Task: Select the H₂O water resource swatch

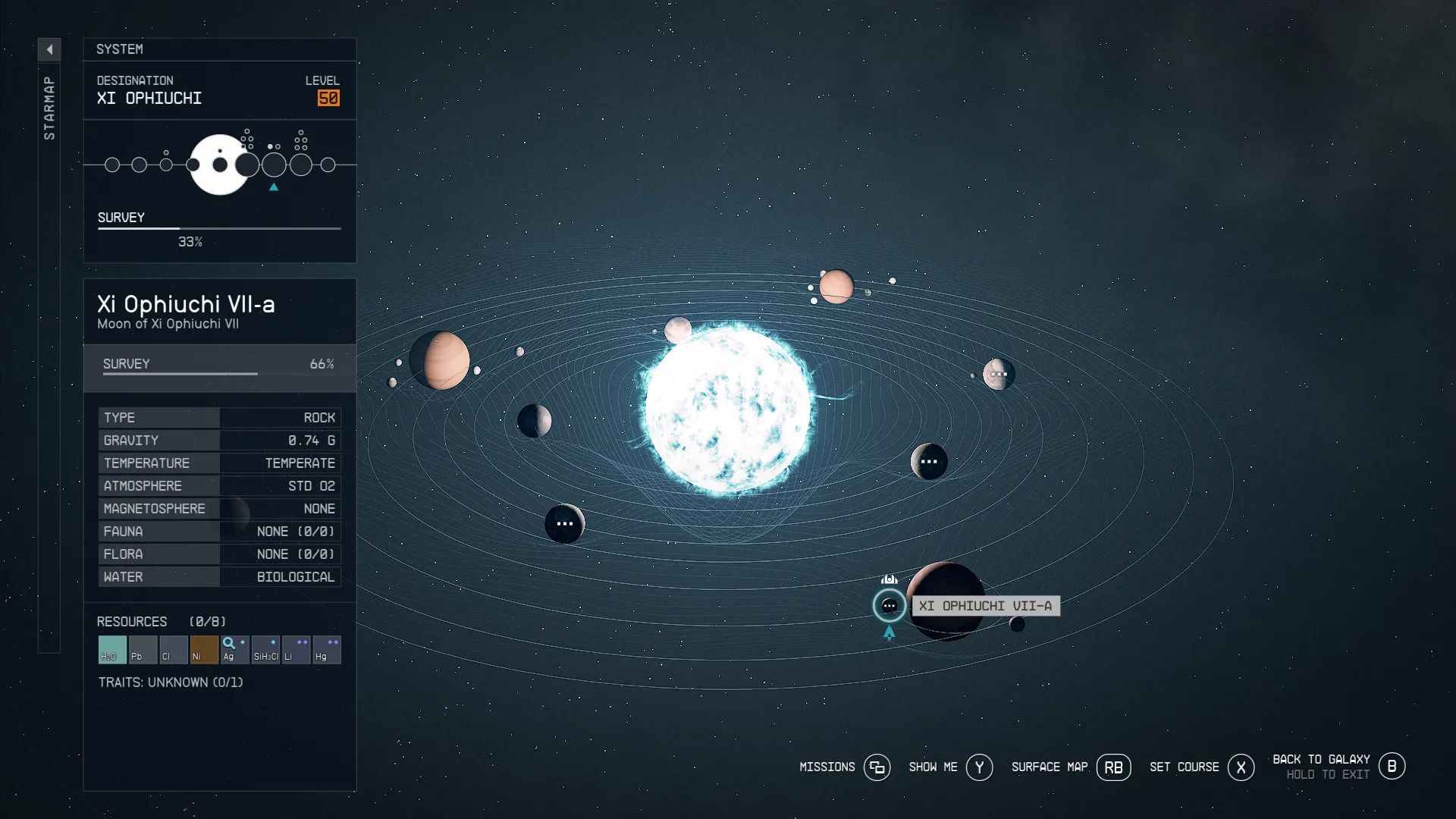Action: tap(111, 649)
